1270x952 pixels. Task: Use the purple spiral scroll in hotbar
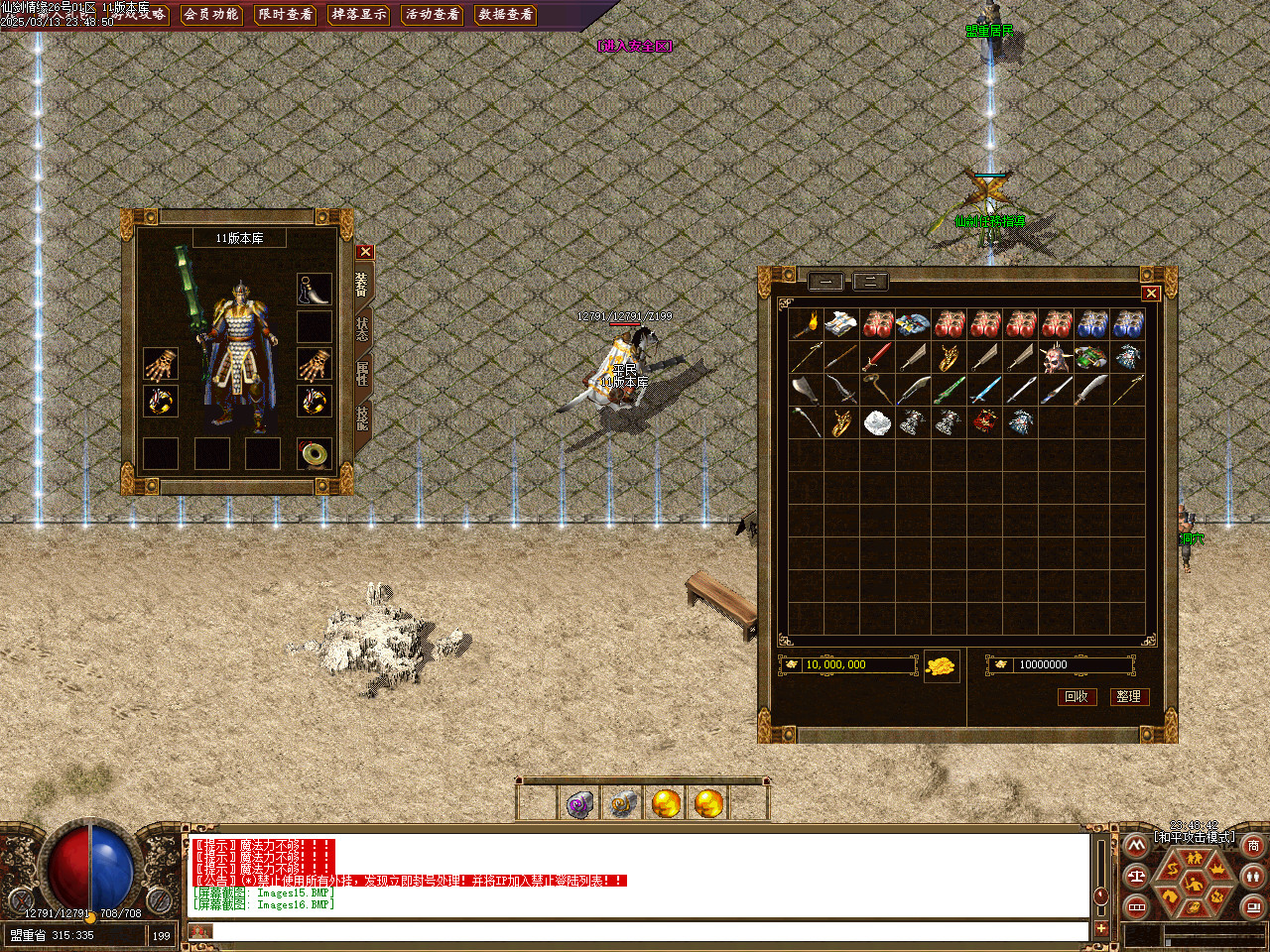pos(578,803)
